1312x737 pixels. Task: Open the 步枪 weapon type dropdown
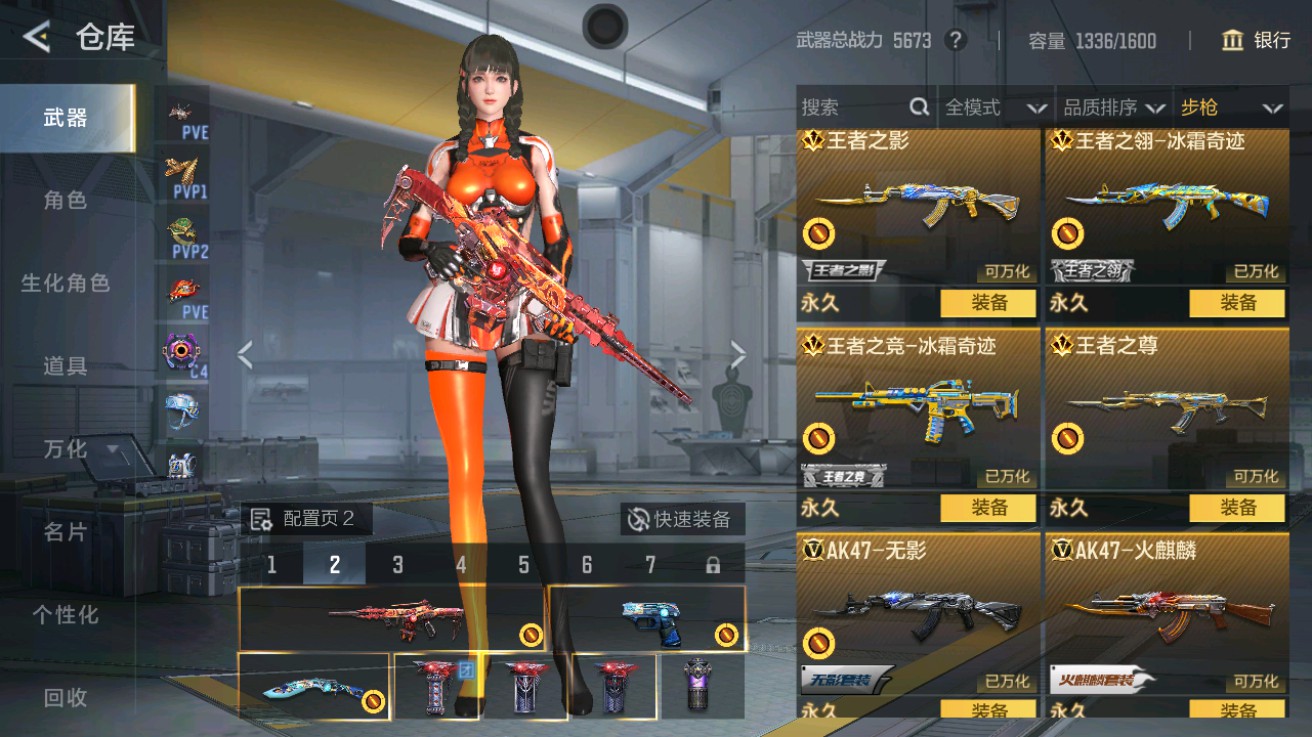tap(1231, 107)
